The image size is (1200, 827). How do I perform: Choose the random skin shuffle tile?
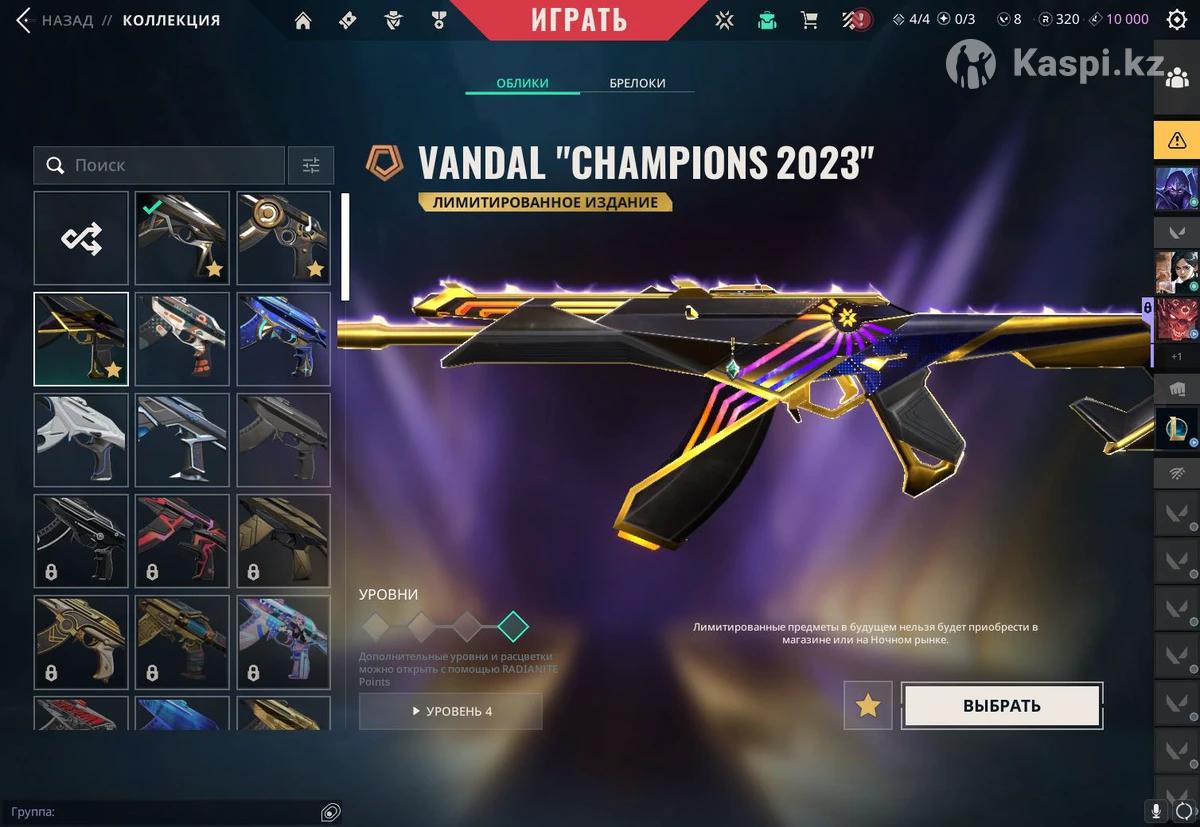pos(81,238)
